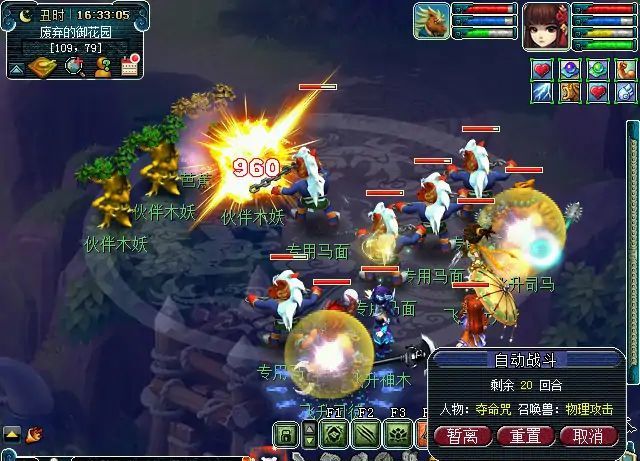The image size is (640, 461).
Task: Collapse the map info panel arrow
Action: coord(16,69)
